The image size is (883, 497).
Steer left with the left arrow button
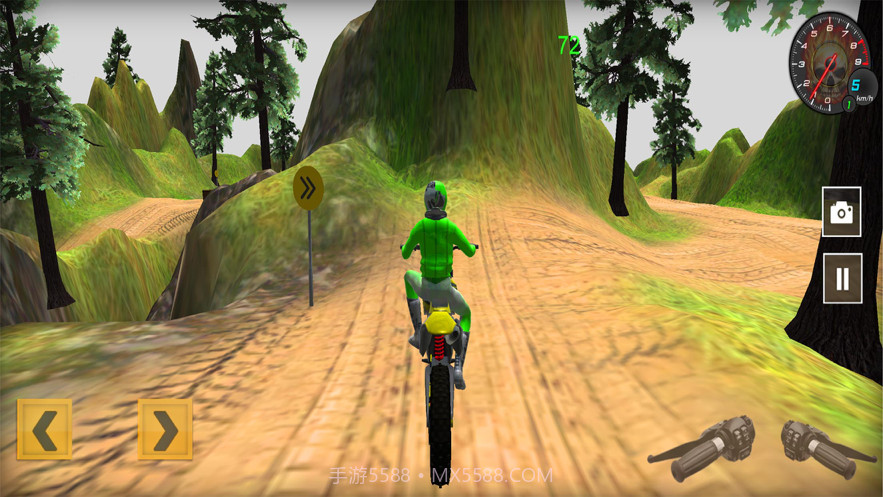tap(44, 430)
